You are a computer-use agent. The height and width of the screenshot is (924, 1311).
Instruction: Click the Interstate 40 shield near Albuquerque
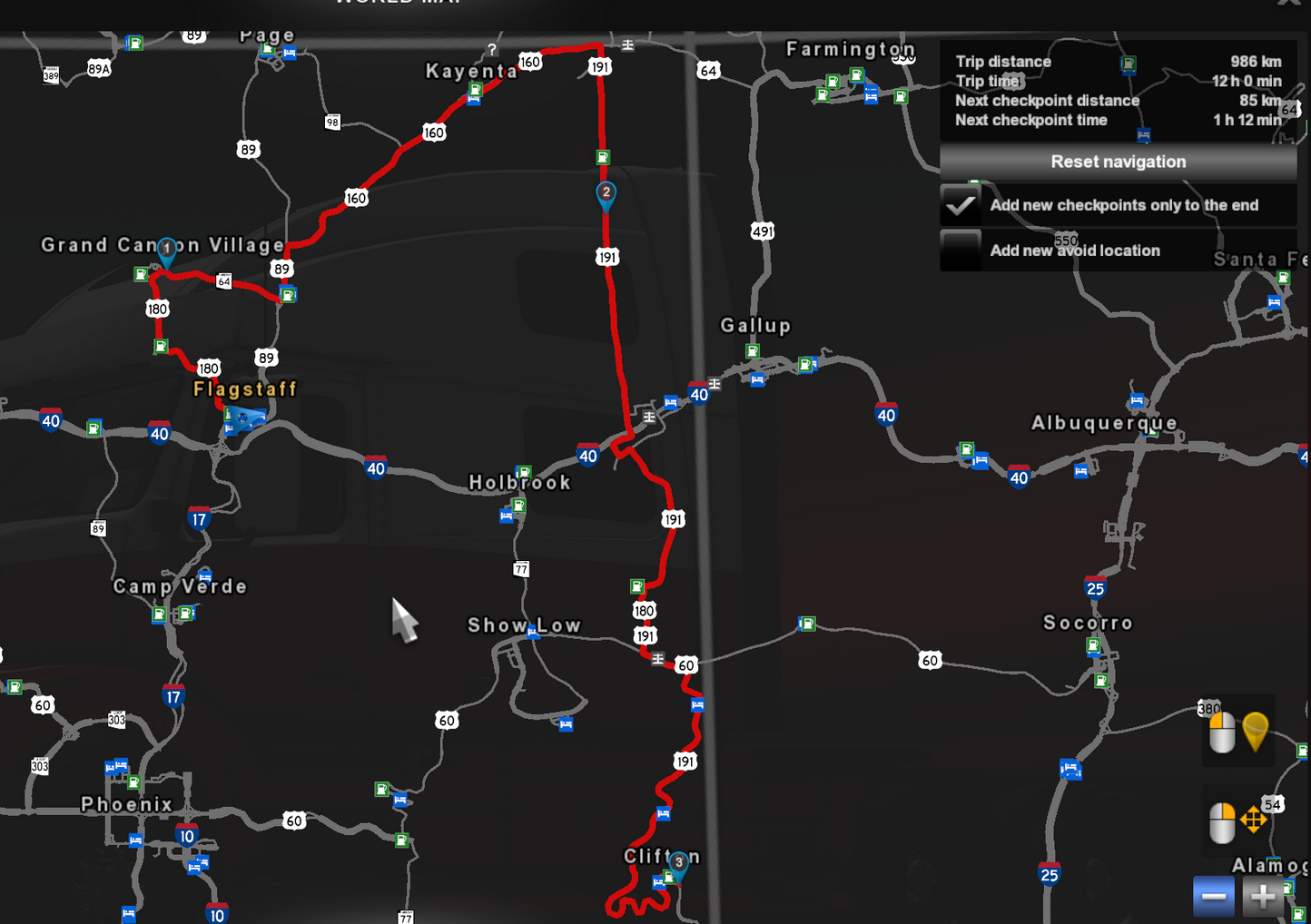click(1017, 477)
